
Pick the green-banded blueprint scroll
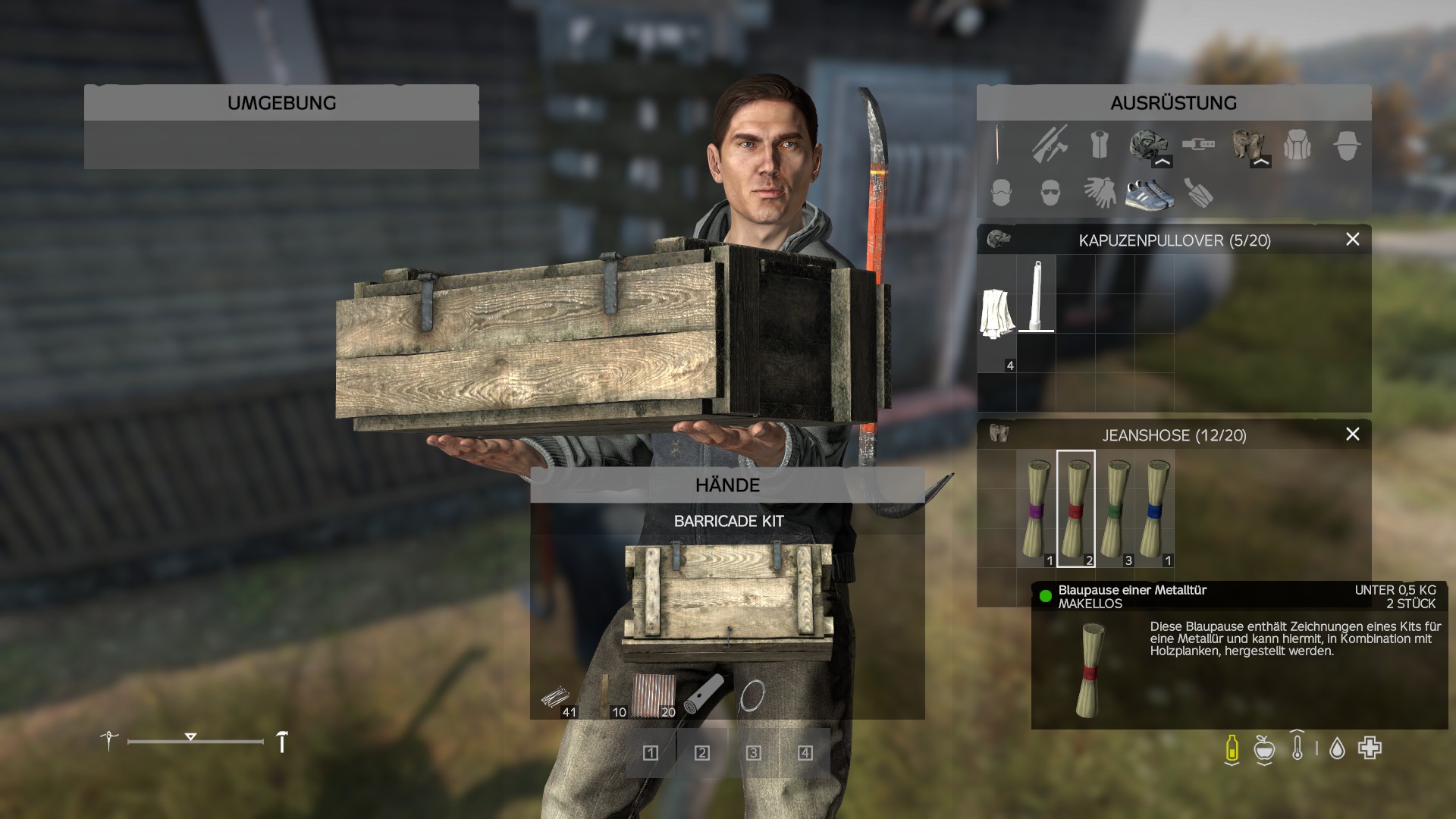[1115, 508]
